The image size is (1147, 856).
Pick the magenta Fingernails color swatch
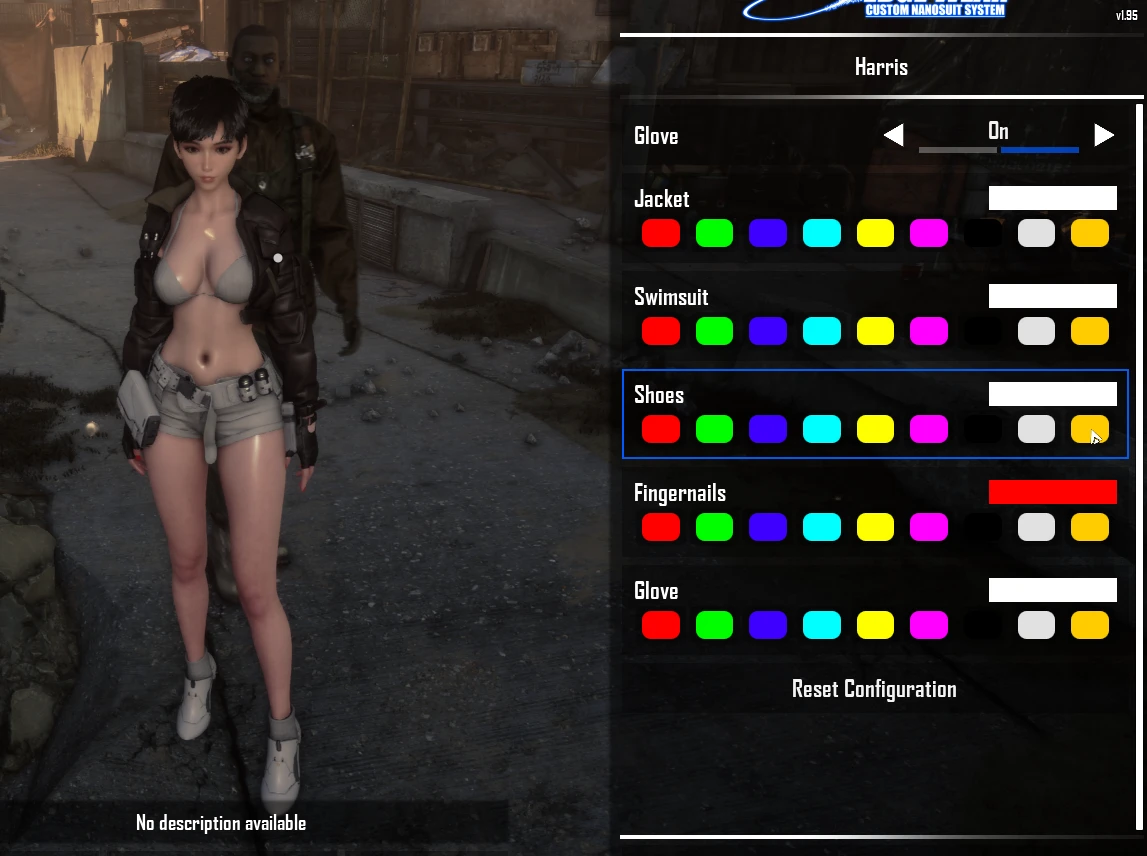coord(929,527)
